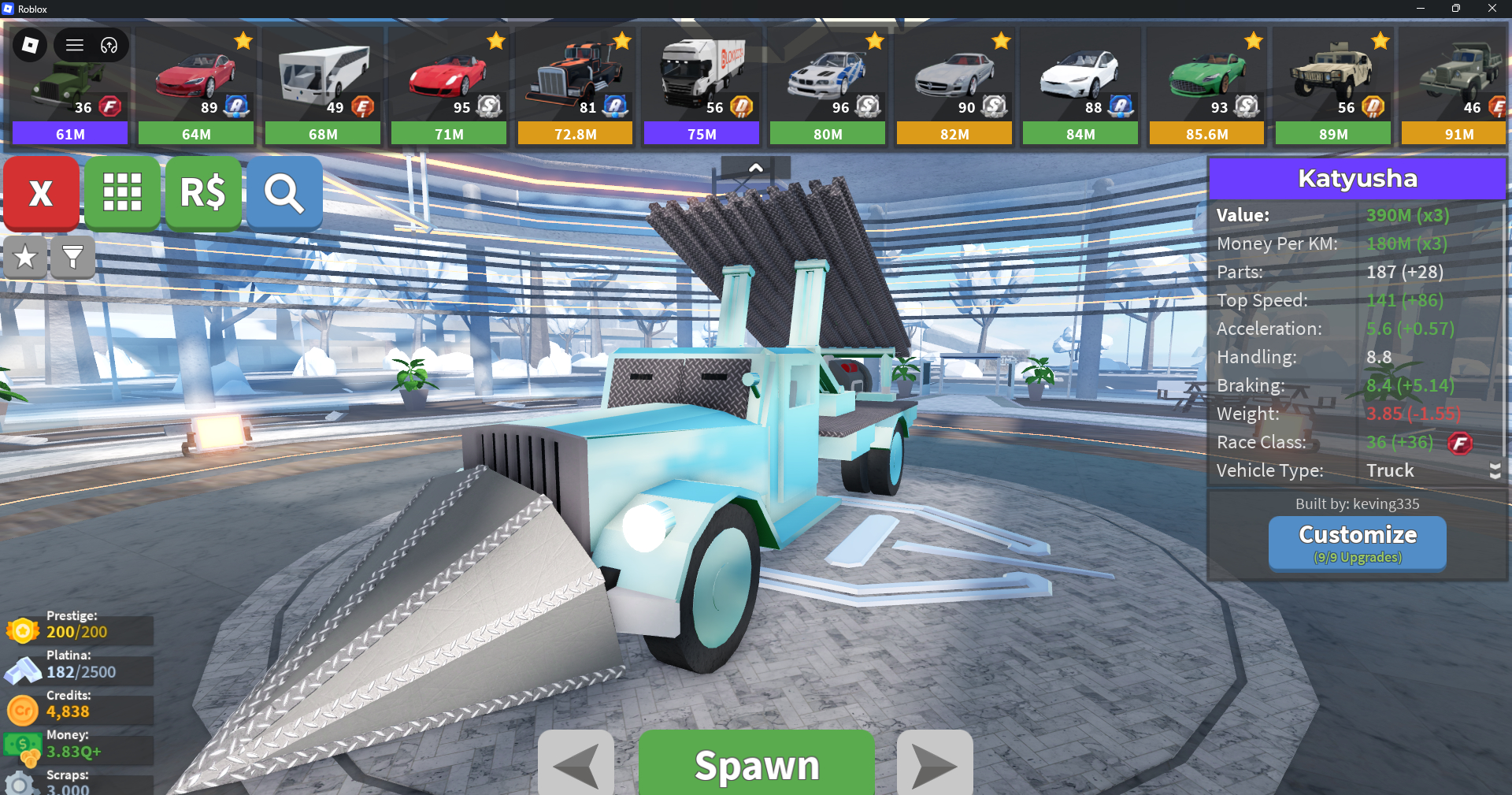Toggle the favorites star filter
The image size is (1512, 795).
[25, 257]
